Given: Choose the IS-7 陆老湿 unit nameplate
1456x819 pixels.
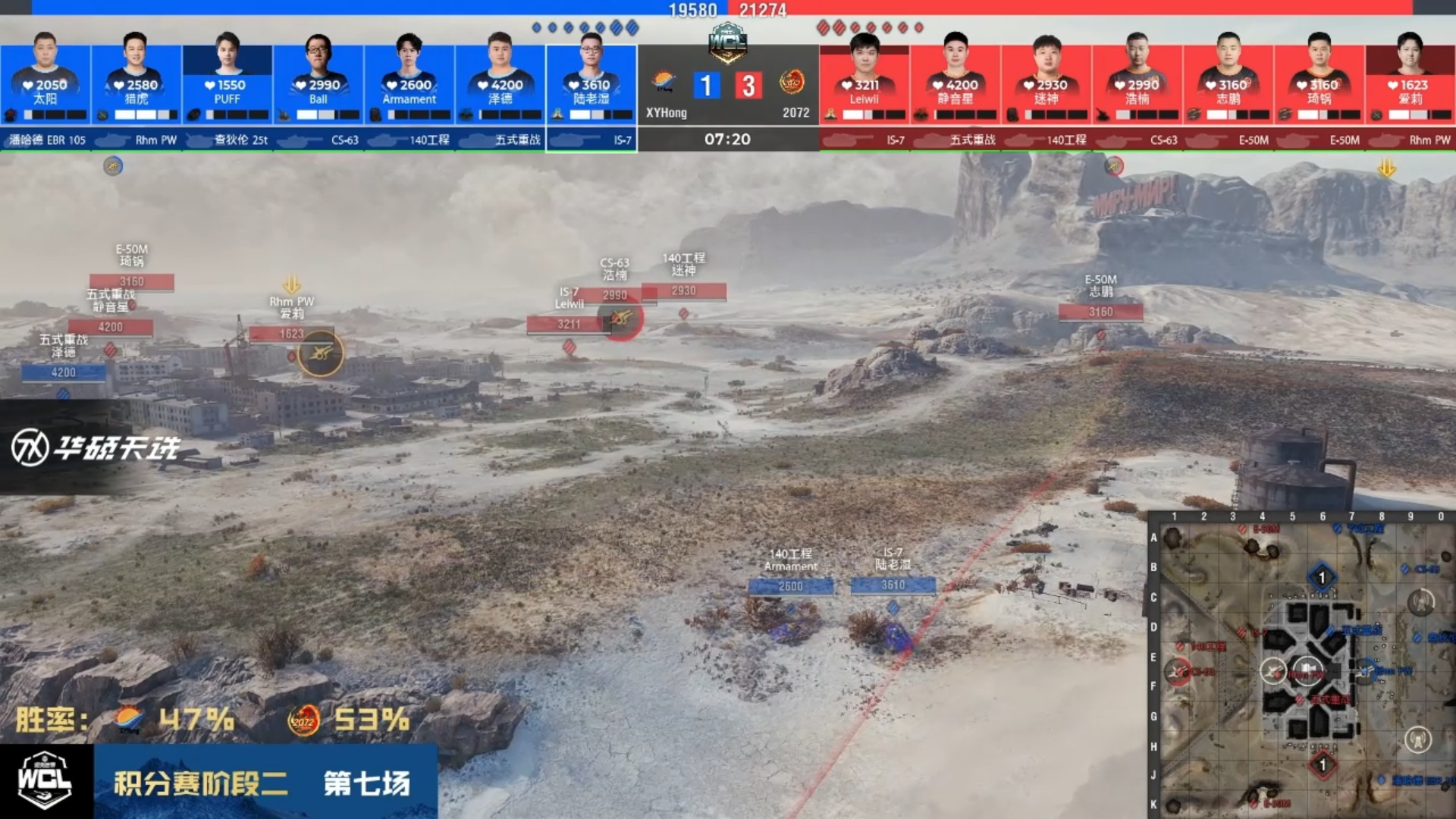Looking at the screenshot, I should [893, 585].
